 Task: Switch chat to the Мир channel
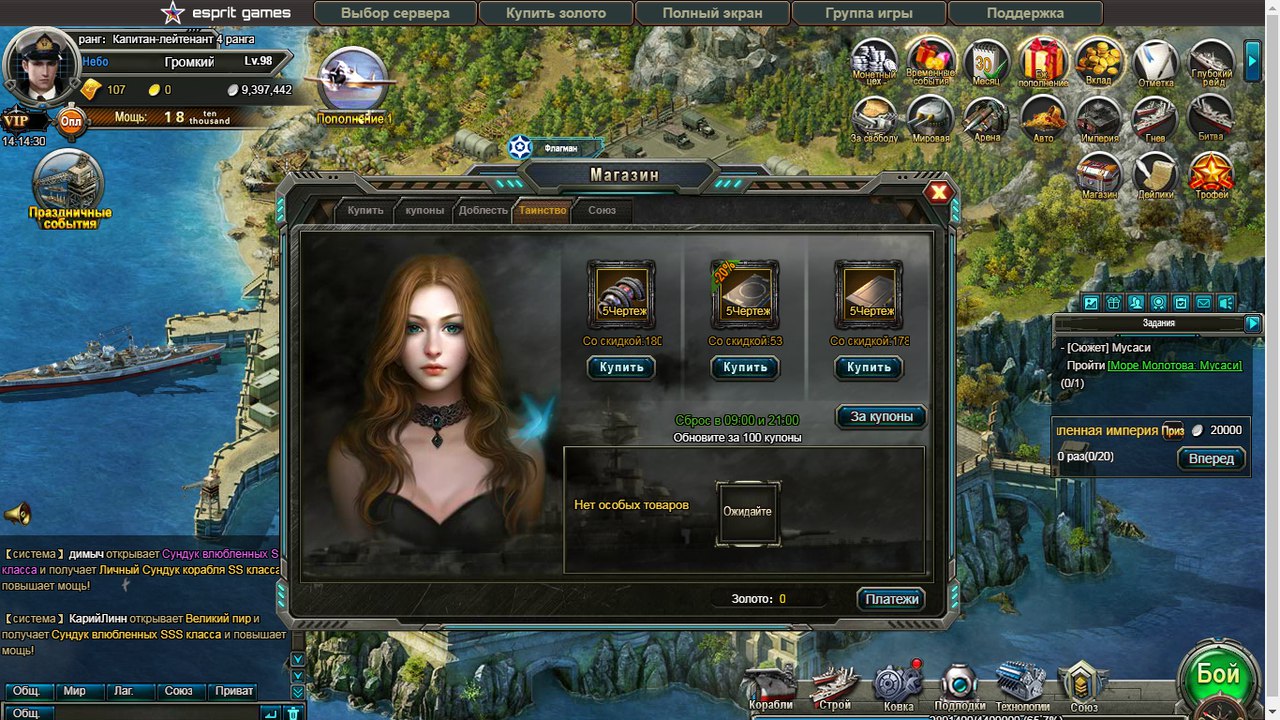tap(74, 691)
